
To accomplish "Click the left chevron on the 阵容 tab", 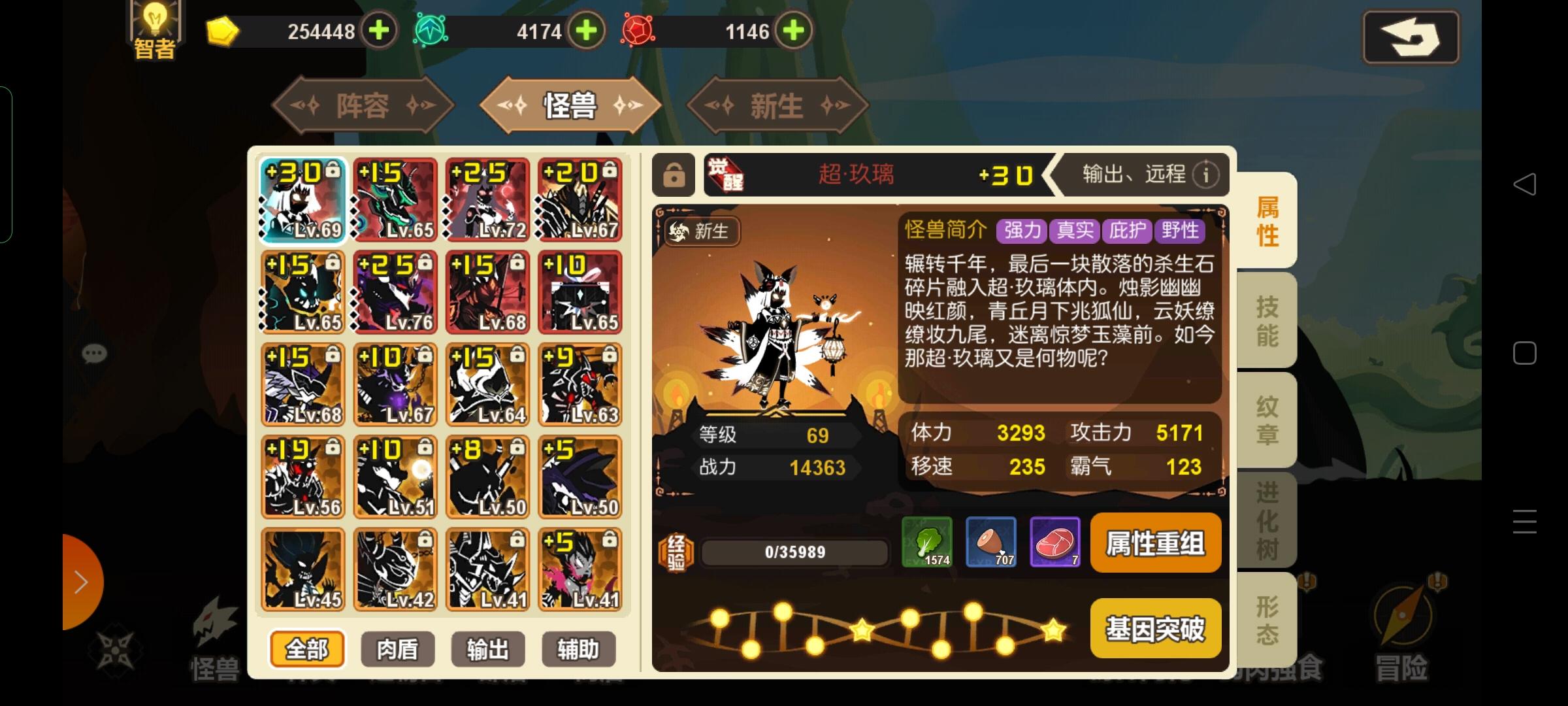I will (301, 106).
